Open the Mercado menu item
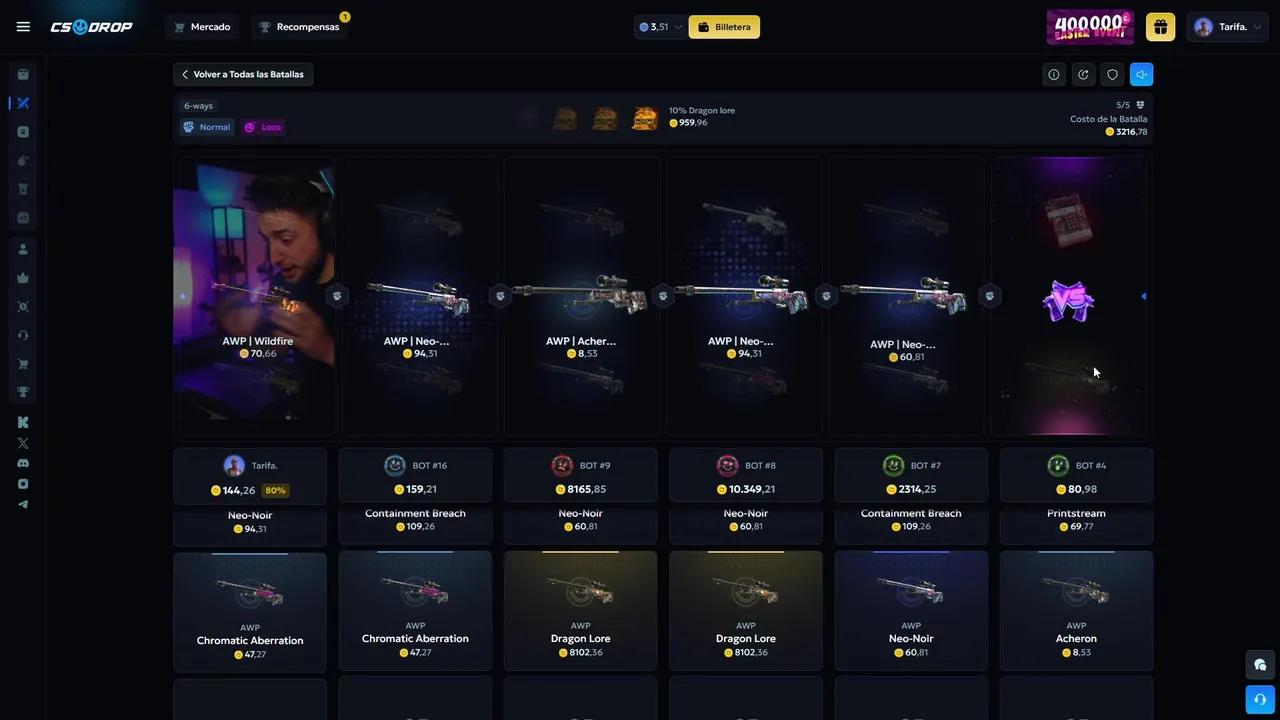Image resolution: width=1280 pixels, height=720 pixels. (x=203, y=27)
